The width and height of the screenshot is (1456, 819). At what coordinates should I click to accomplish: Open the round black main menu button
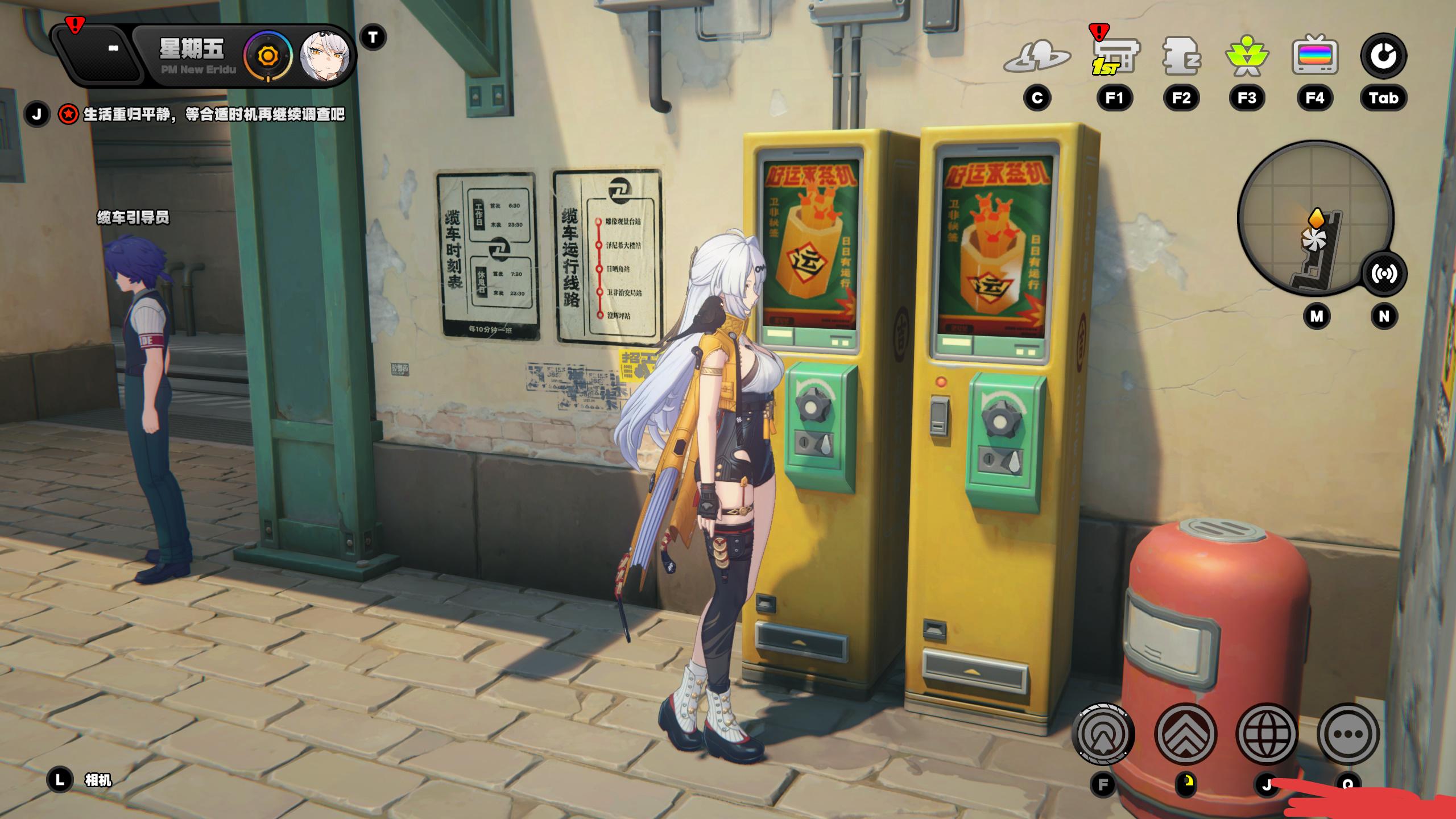1383,56
